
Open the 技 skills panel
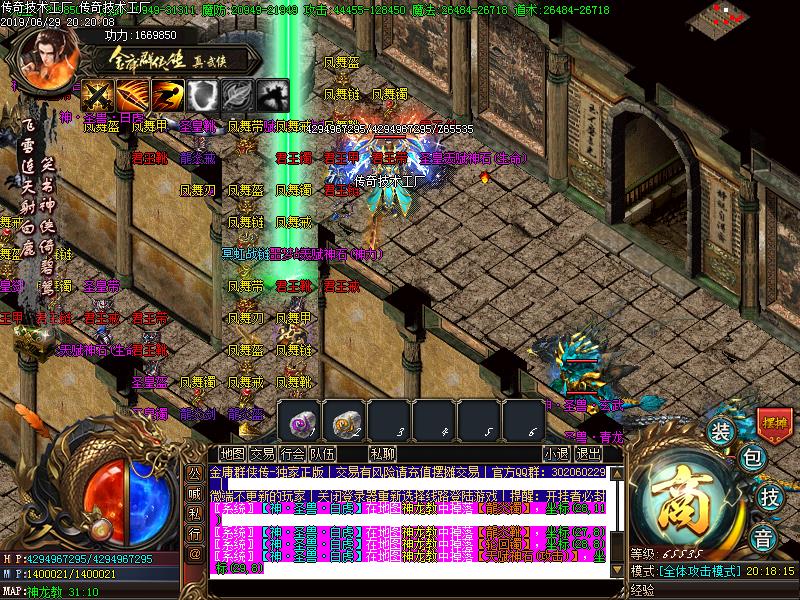[x=770, y=497]
